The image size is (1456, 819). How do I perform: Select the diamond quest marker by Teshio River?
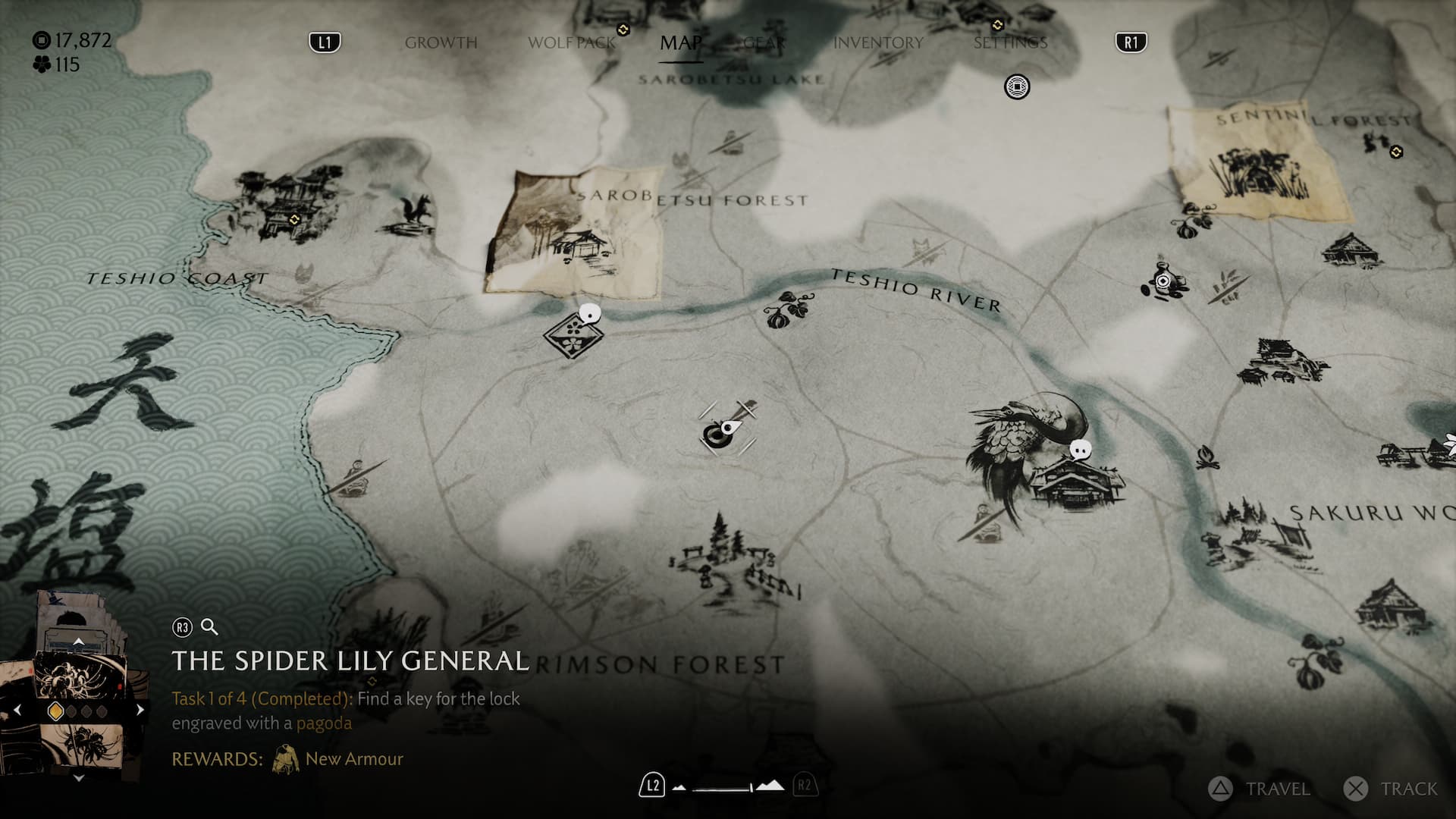(573, 334)
